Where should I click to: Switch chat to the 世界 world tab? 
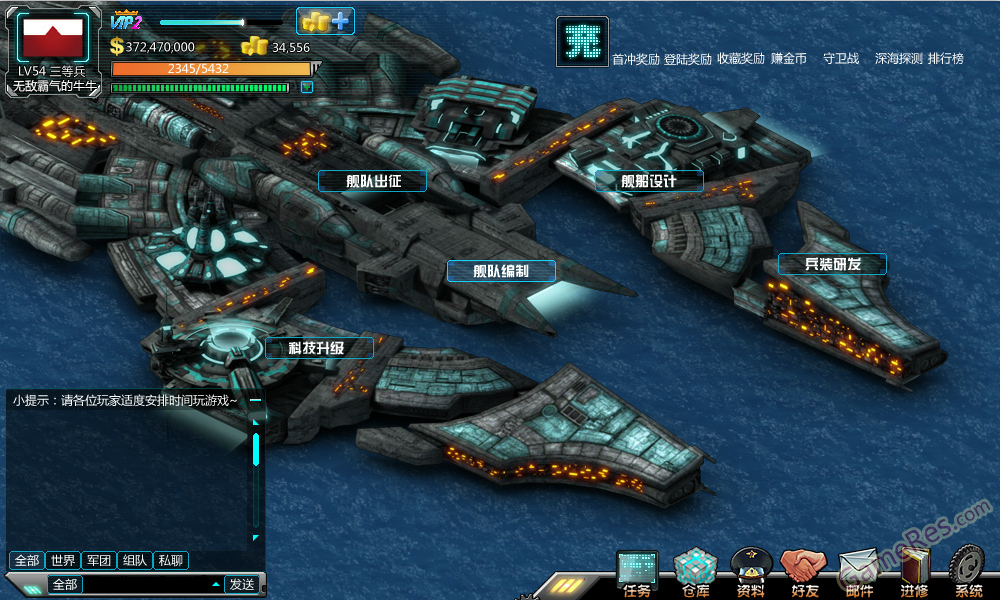(63, 561)
